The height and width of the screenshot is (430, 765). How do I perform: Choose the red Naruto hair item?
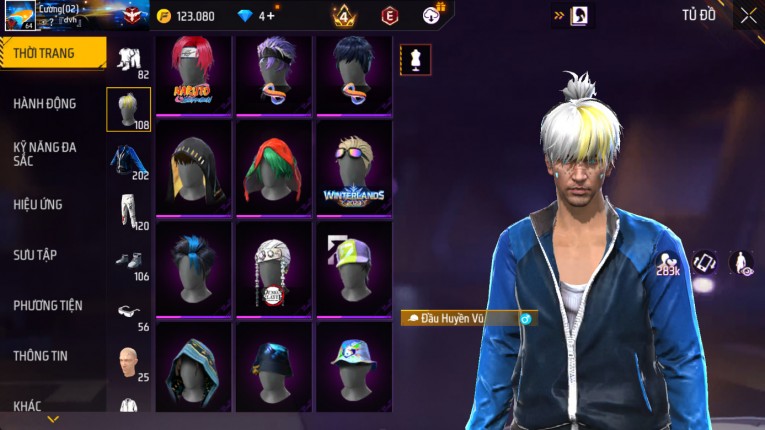193,73
